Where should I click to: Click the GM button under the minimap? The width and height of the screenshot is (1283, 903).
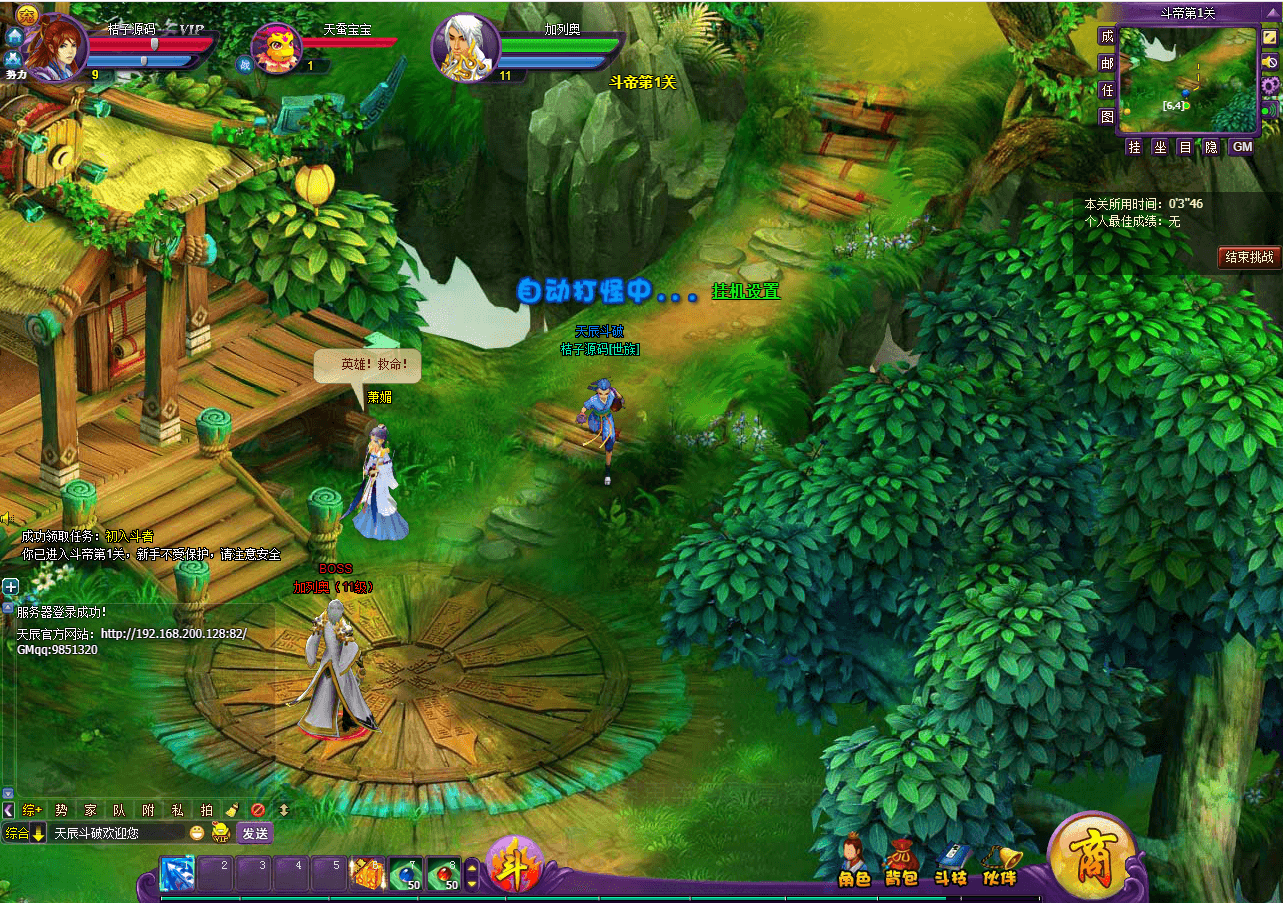[1241, 147]
